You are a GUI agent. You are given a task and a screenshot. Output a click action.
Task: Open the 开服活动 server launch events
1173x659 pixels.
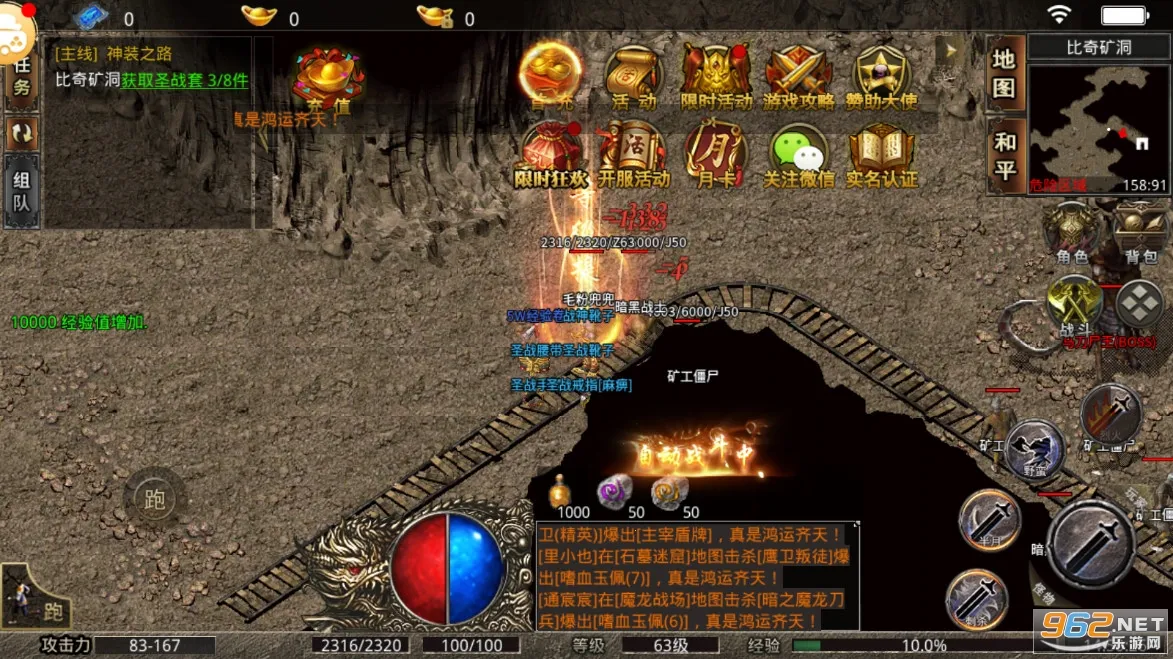(x=633, y=155)
